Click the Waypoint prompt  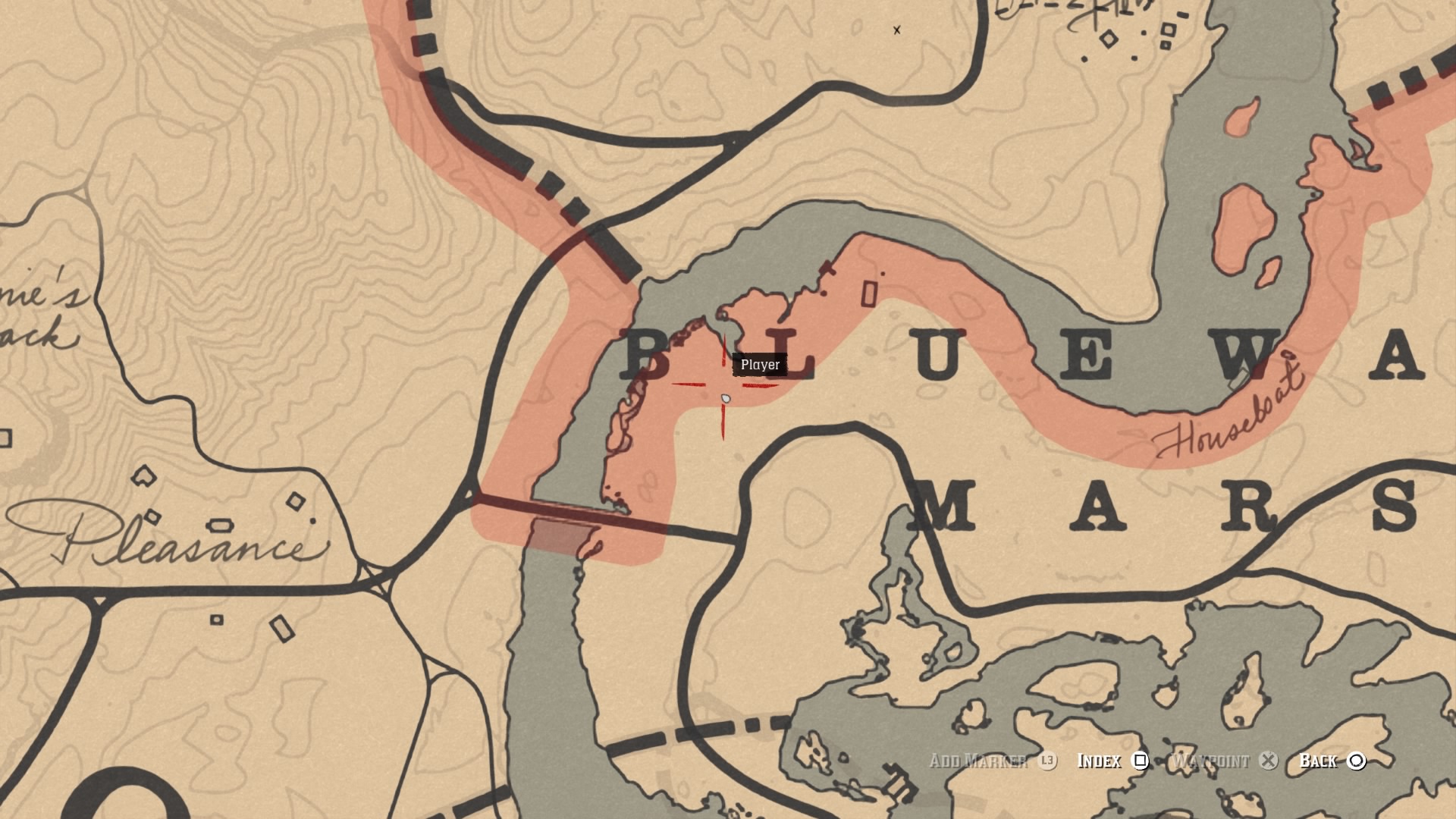1213,761
